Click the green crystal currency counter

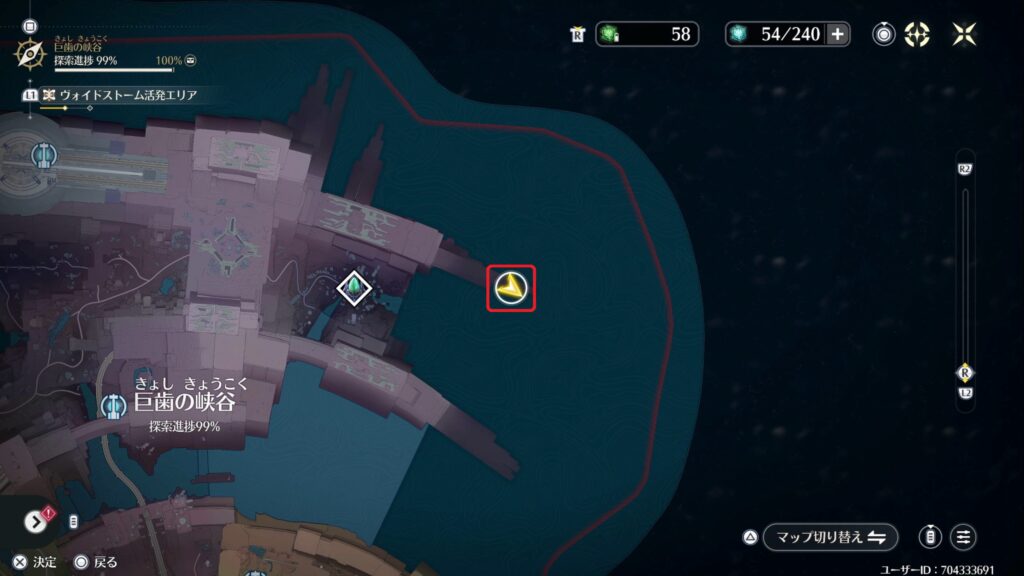[646, 34]
